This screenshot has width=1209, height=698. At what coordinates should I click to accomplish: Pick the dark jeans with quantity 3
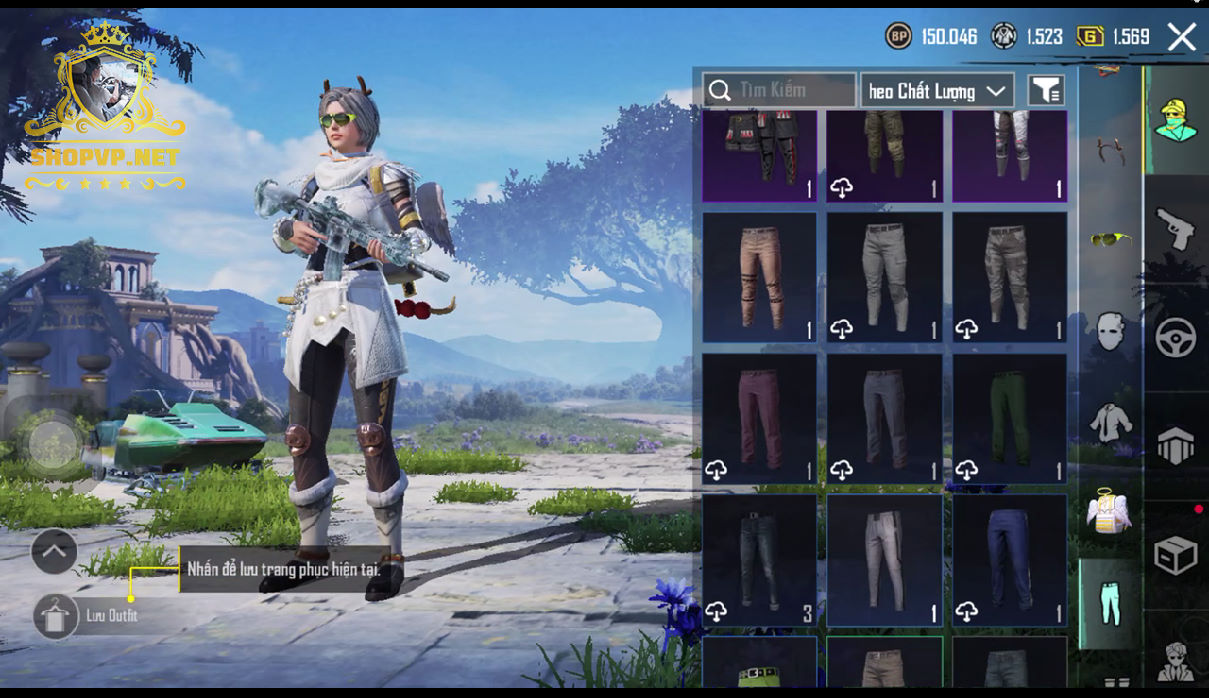pyautogui.click(x=760, y=559)
